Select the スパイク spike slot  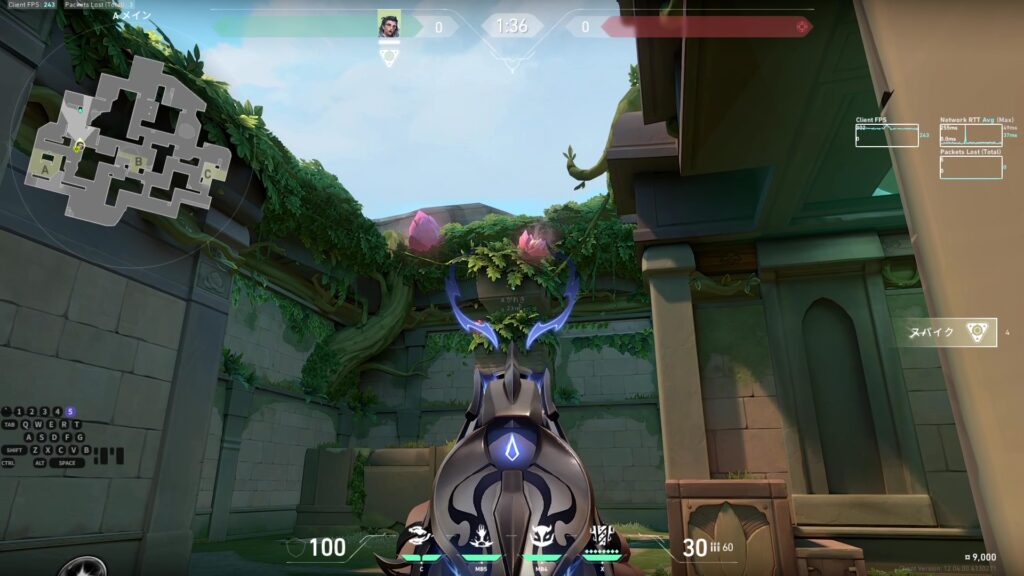(x=946, y=332)
